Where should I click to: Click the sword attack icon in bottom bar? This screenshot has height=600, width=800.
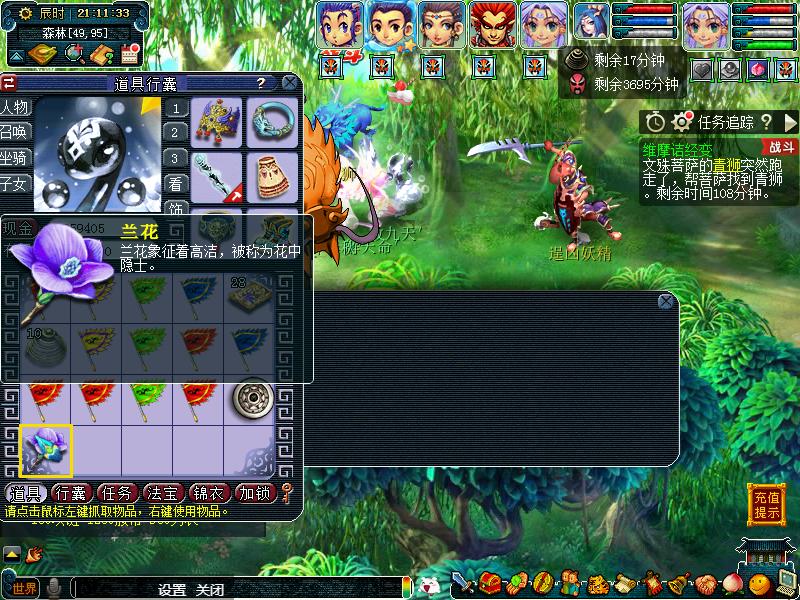tap(463, 583)
